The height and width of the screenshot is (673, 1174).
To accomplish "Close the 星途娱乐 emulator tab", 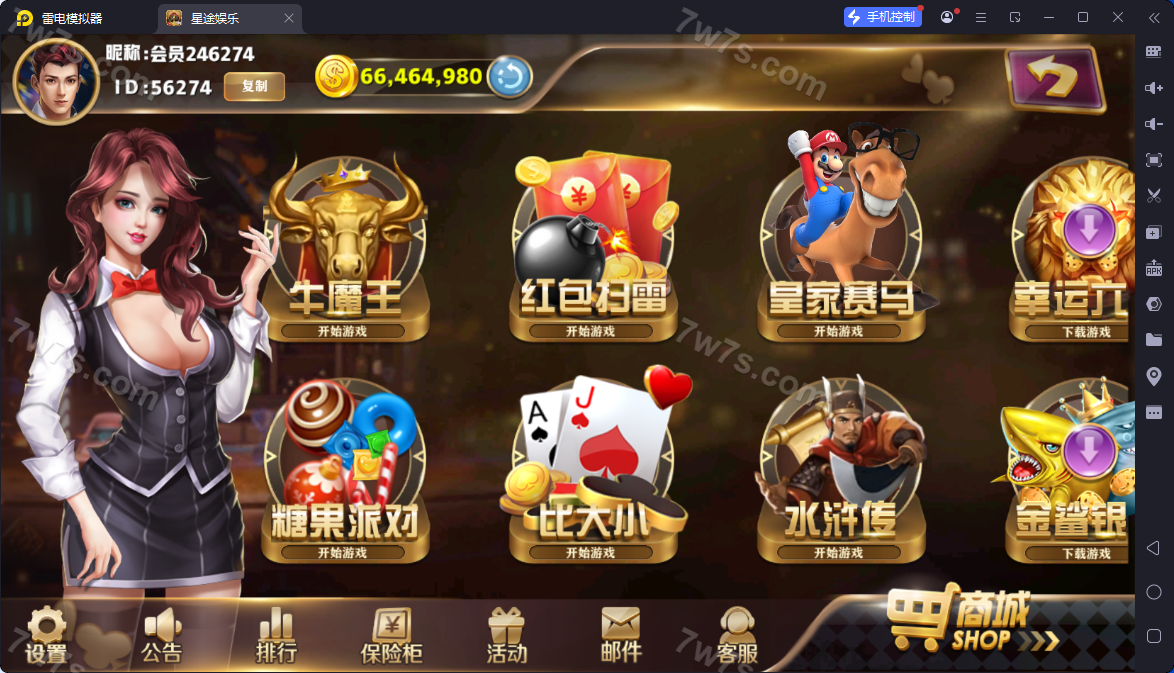I will pyautogui.click(x=289, y=18).
